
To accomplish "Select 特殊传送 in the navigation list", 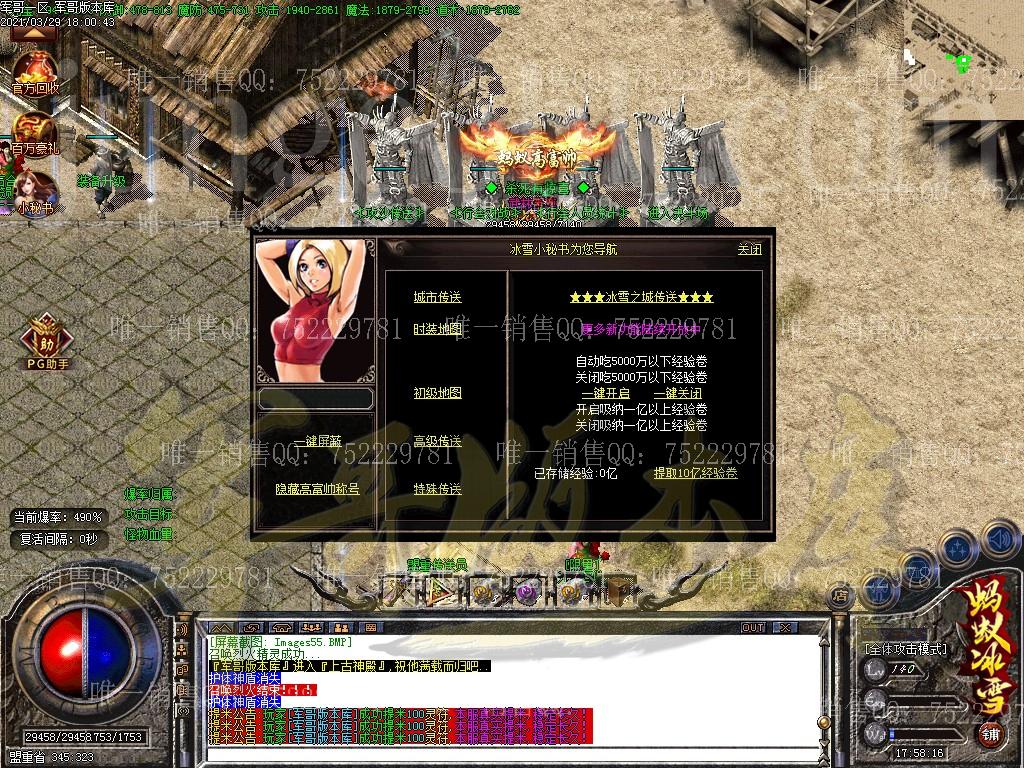I will pyautogui.click(x=438, y=489).
